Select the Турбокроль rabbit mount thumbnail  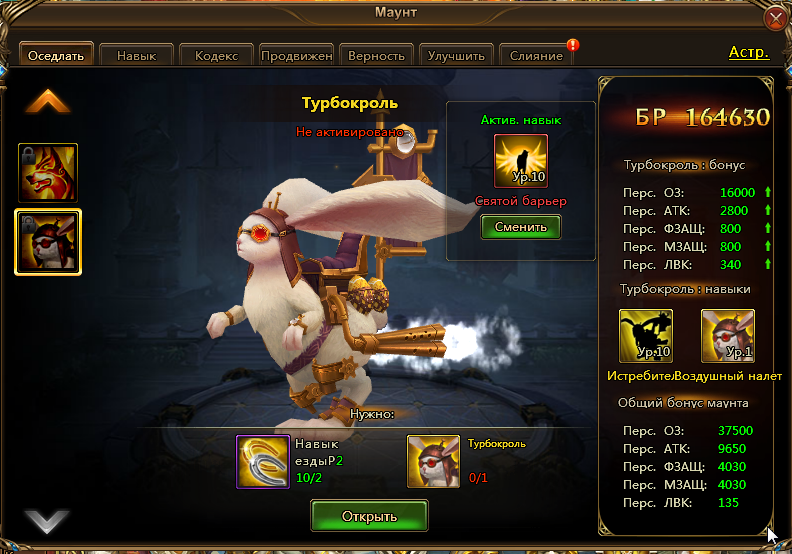coord(48,241)
